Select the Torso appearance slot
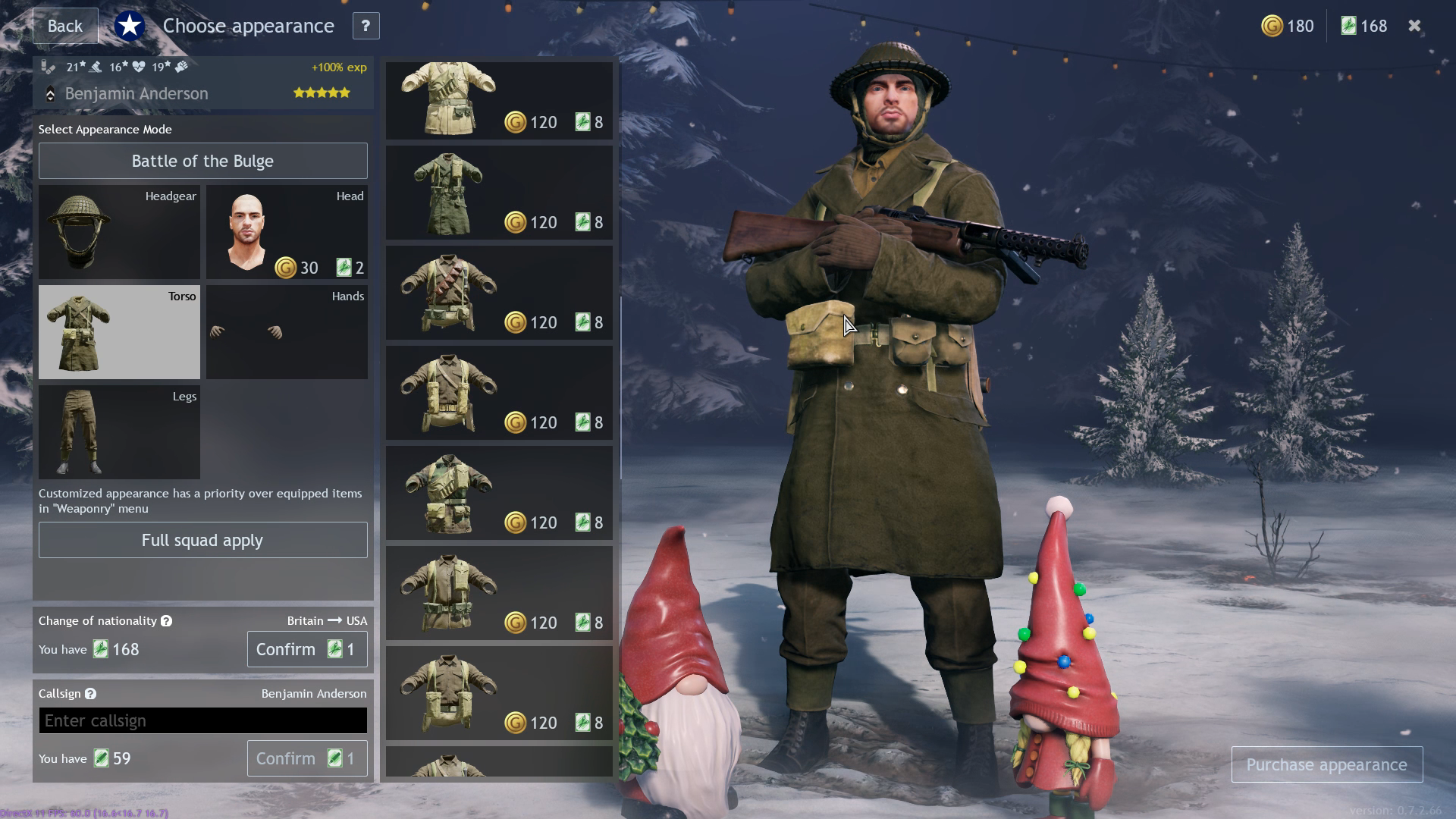The width and height of the screenshot is (1456, 819). coord(119,332)
